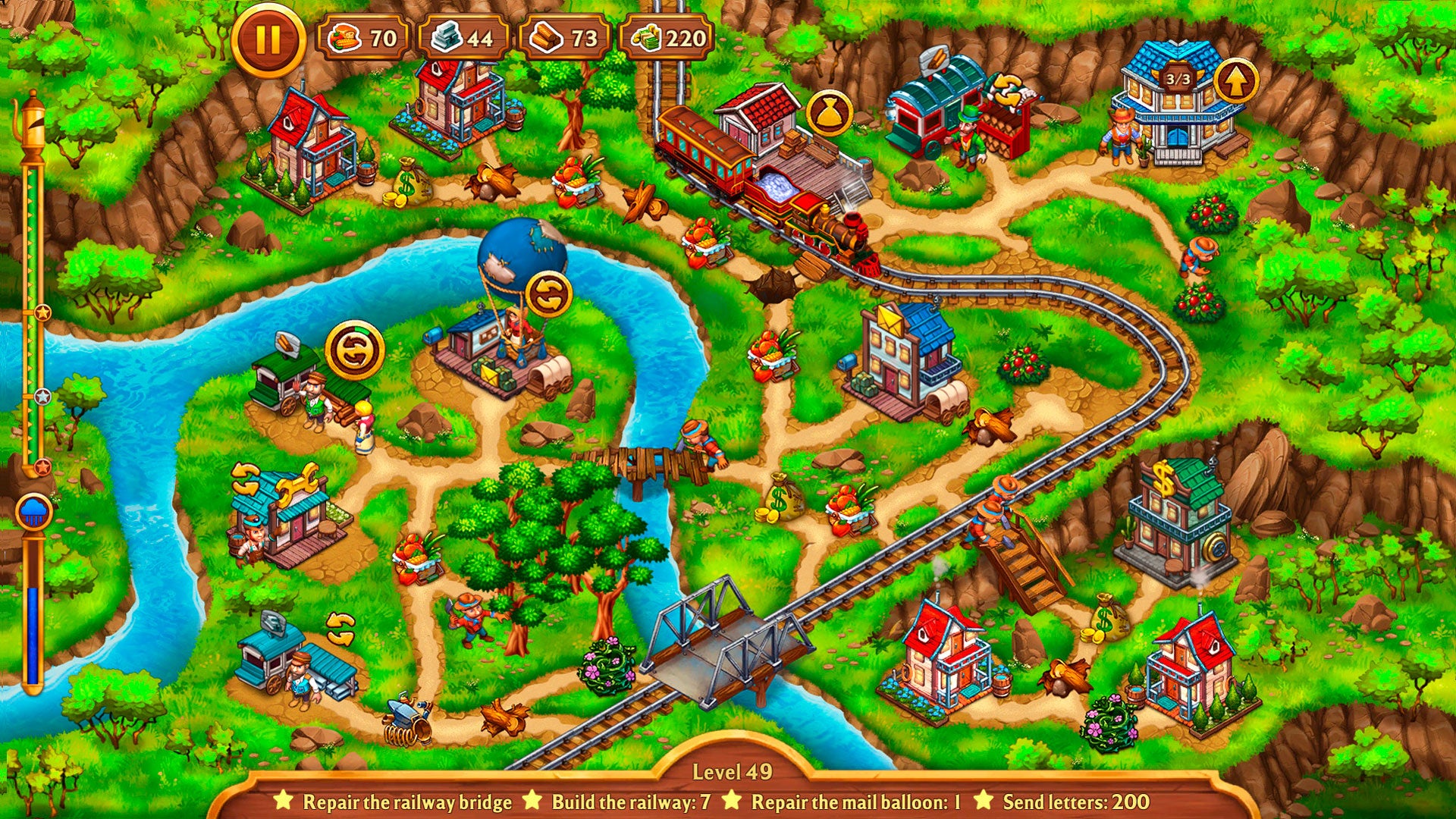Activate the rain cloud bonus button
The width and height of the screenshot is (1456, 819).
(34, 513)
